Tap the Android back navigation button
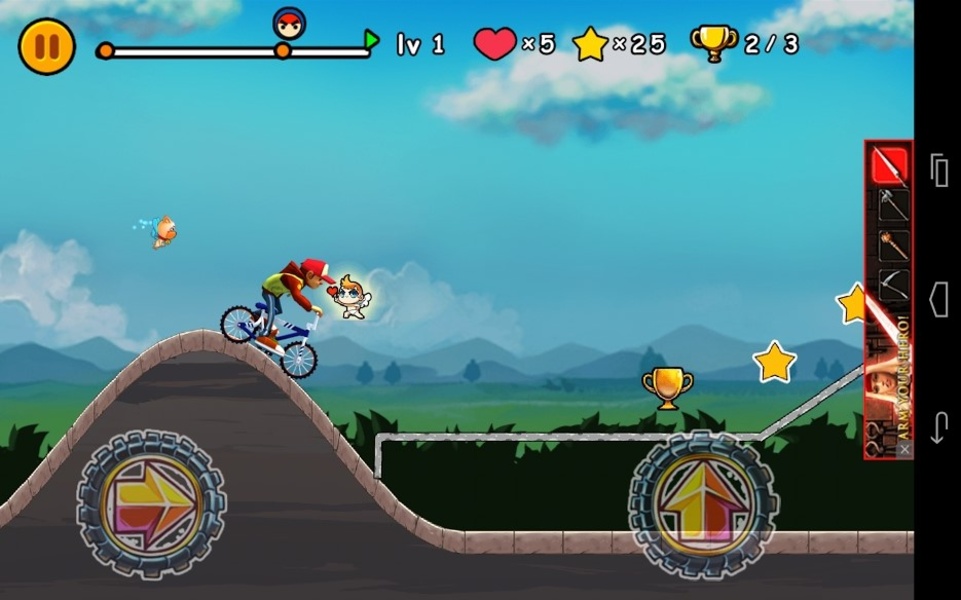 [938, 427]
